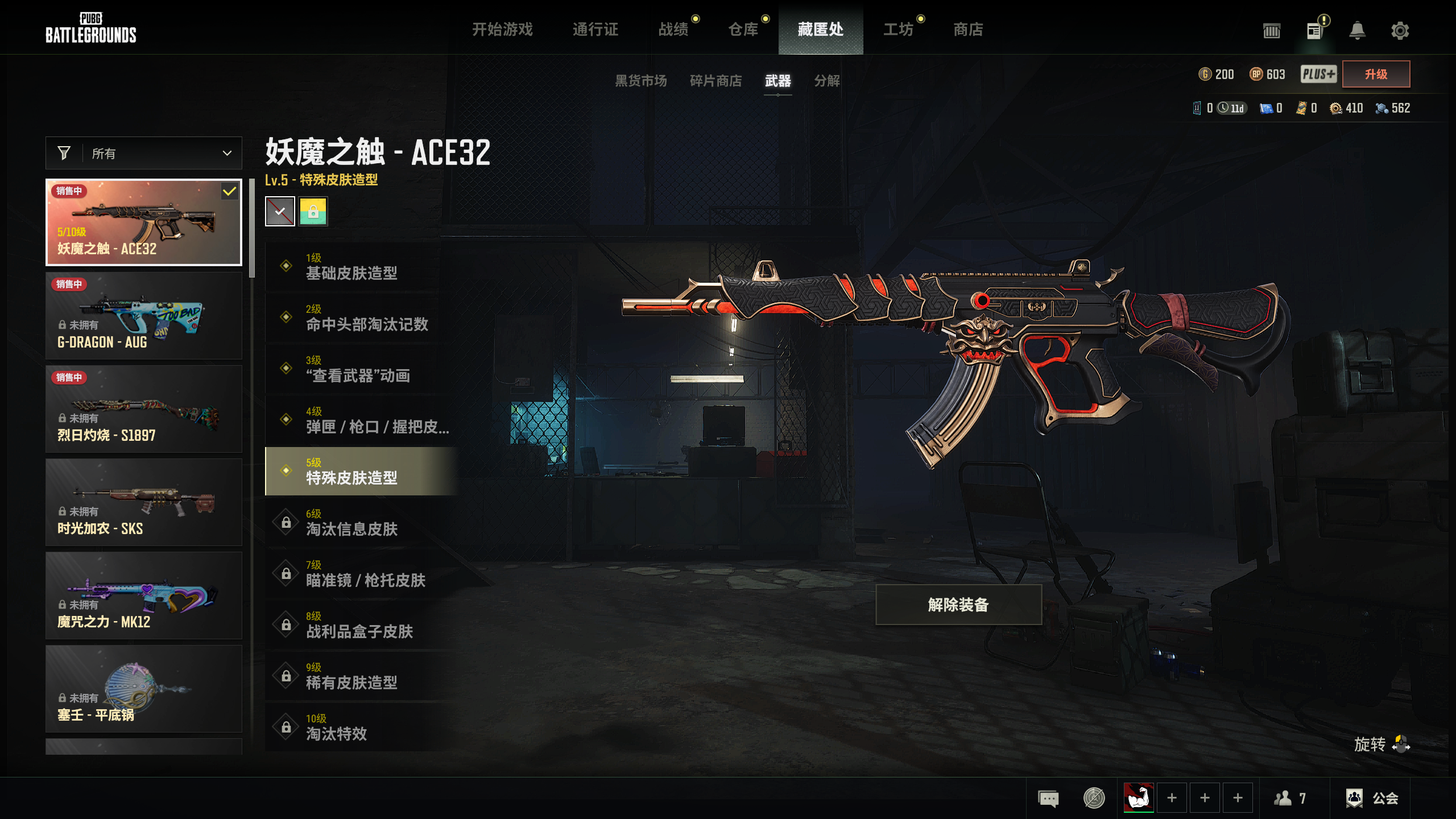Pick the 时光加农 - SKS skin card

[x=144, y=502]
